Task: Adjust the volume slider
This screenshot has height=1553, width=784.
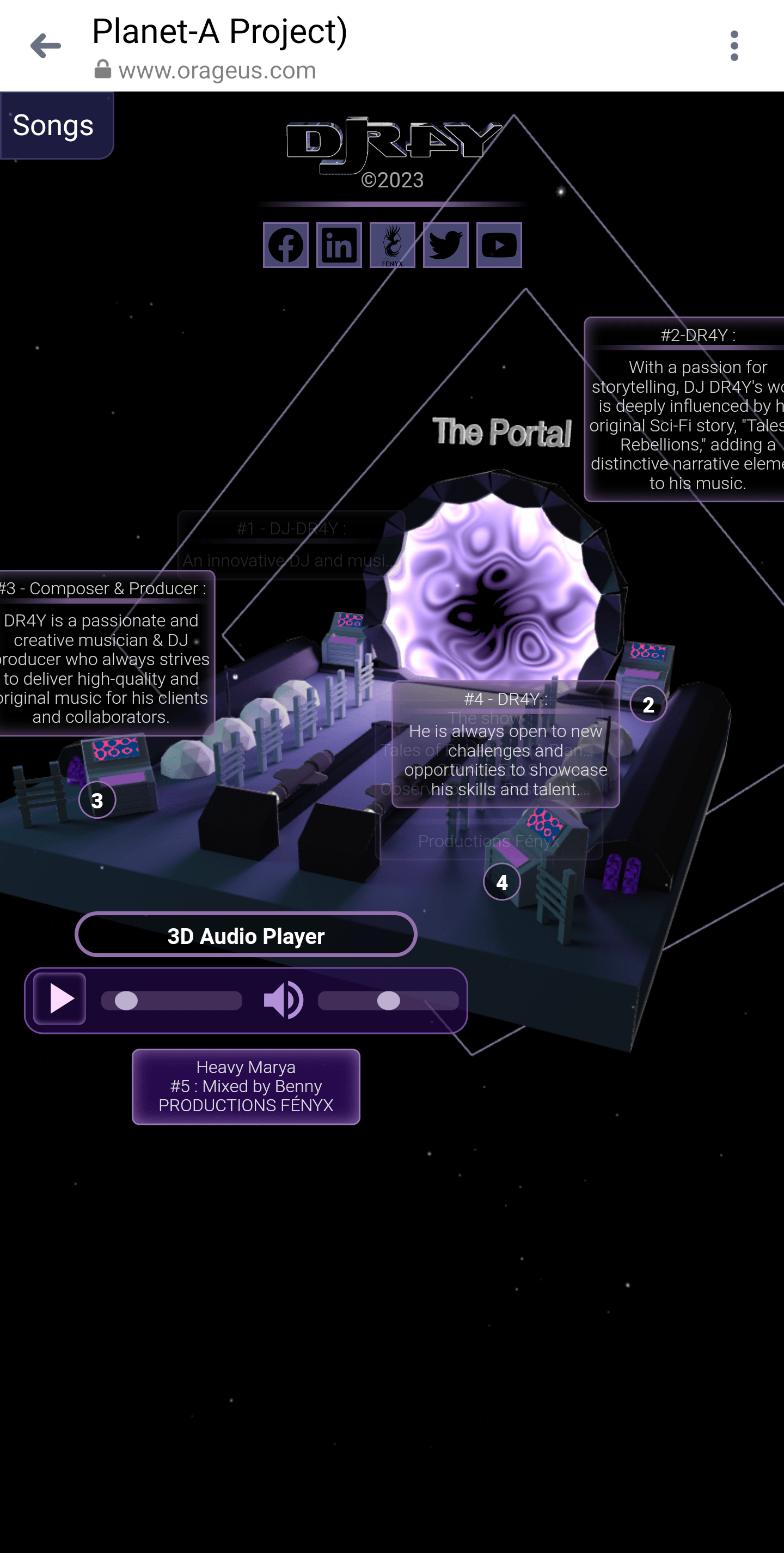Action: pos(388,1001)
